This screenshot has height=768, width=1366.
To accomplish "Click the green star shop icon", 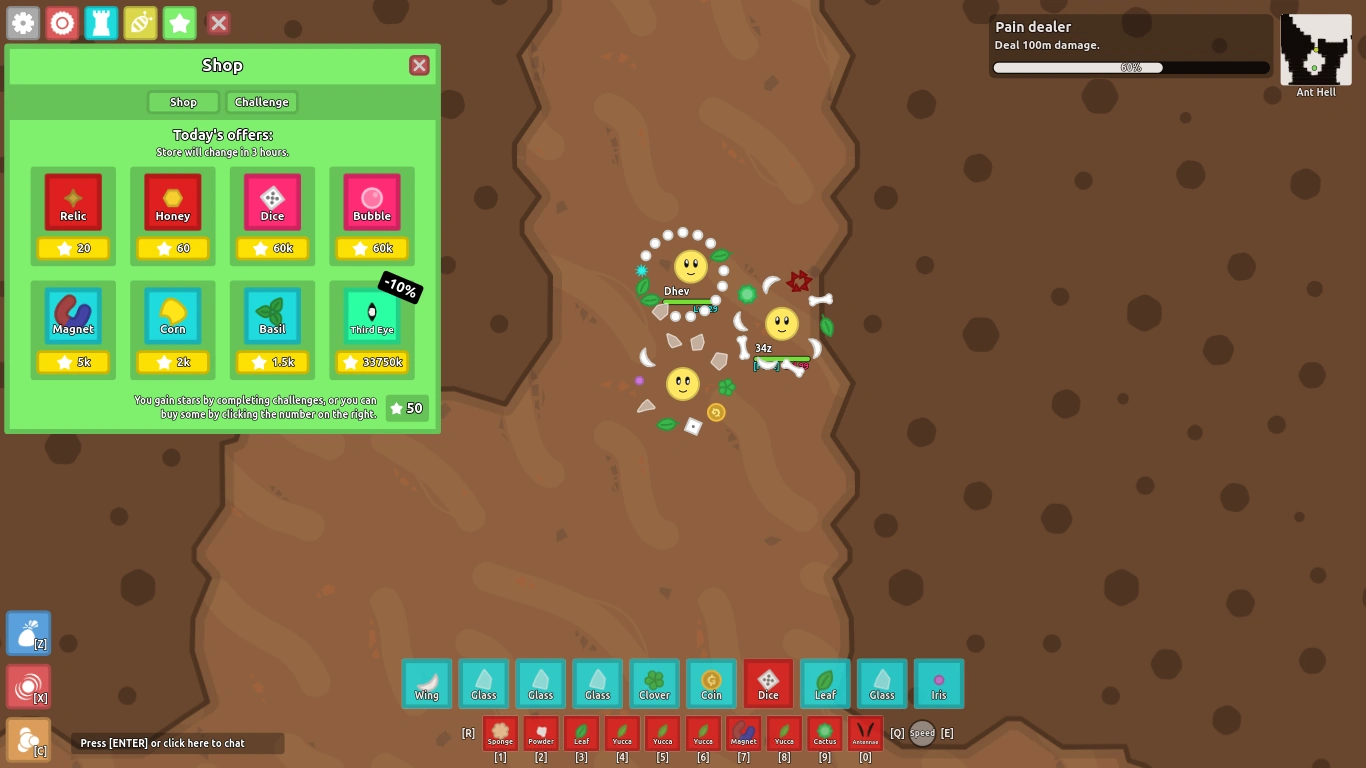I will click(179, 23).
